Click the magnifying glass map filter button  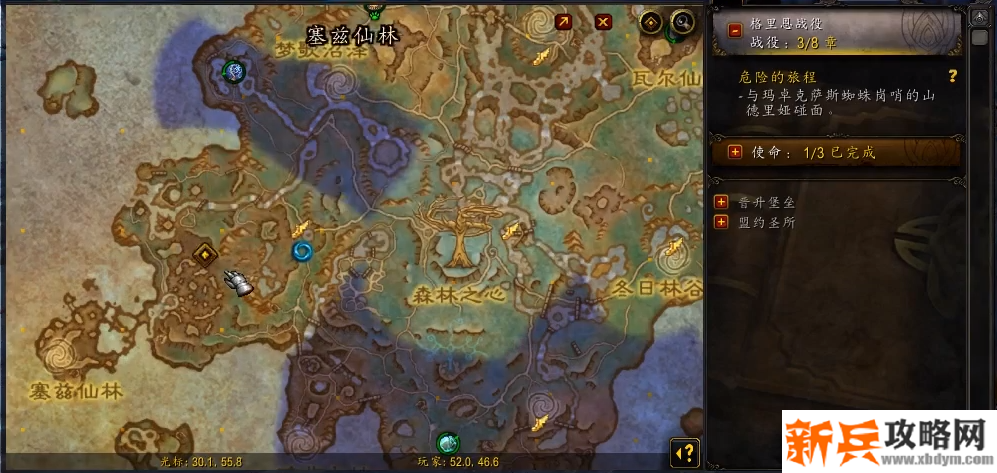[683, 21]
